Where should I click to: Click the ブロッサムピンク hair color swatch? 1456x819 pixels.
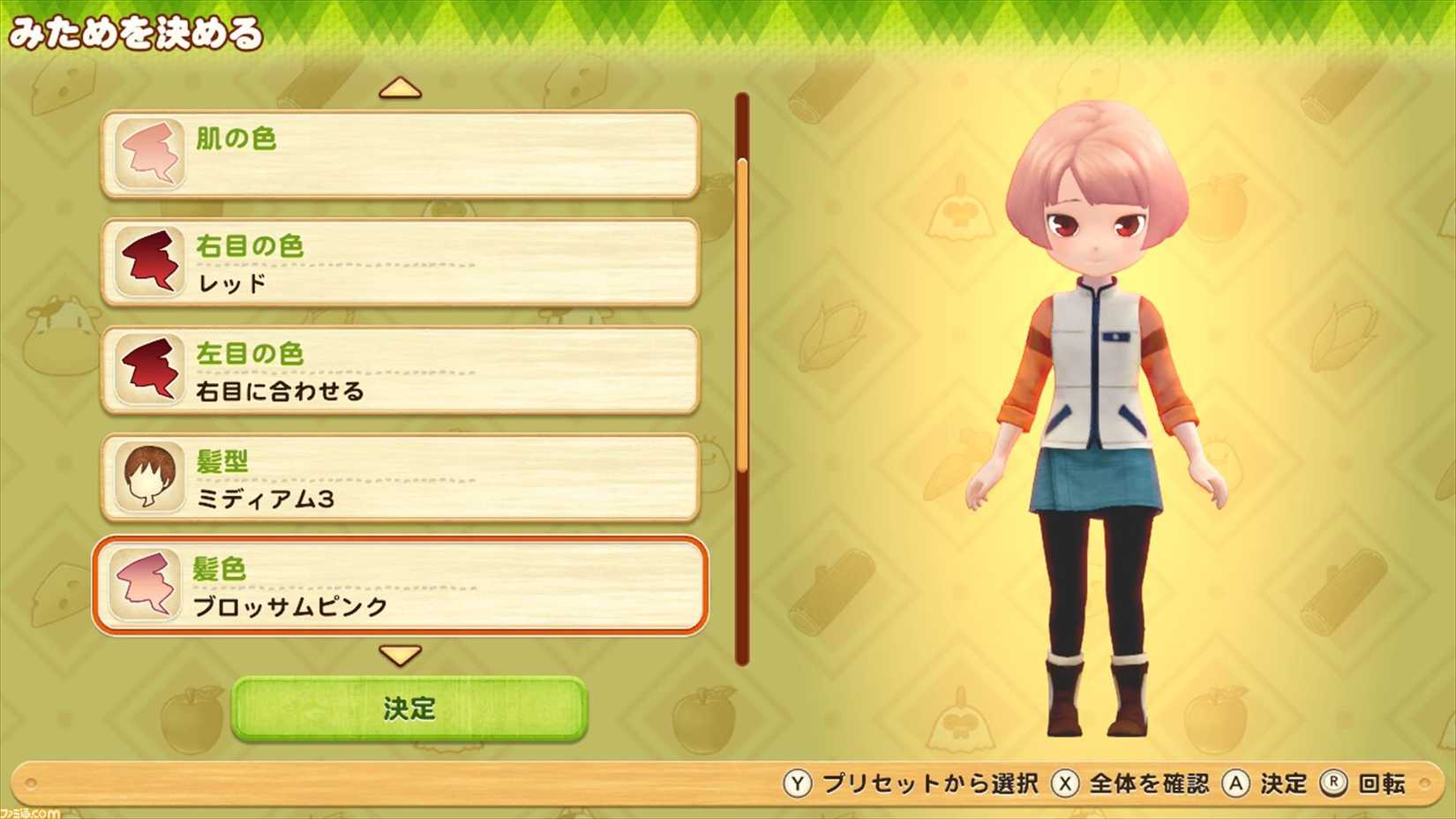click(x=148, y=587)
